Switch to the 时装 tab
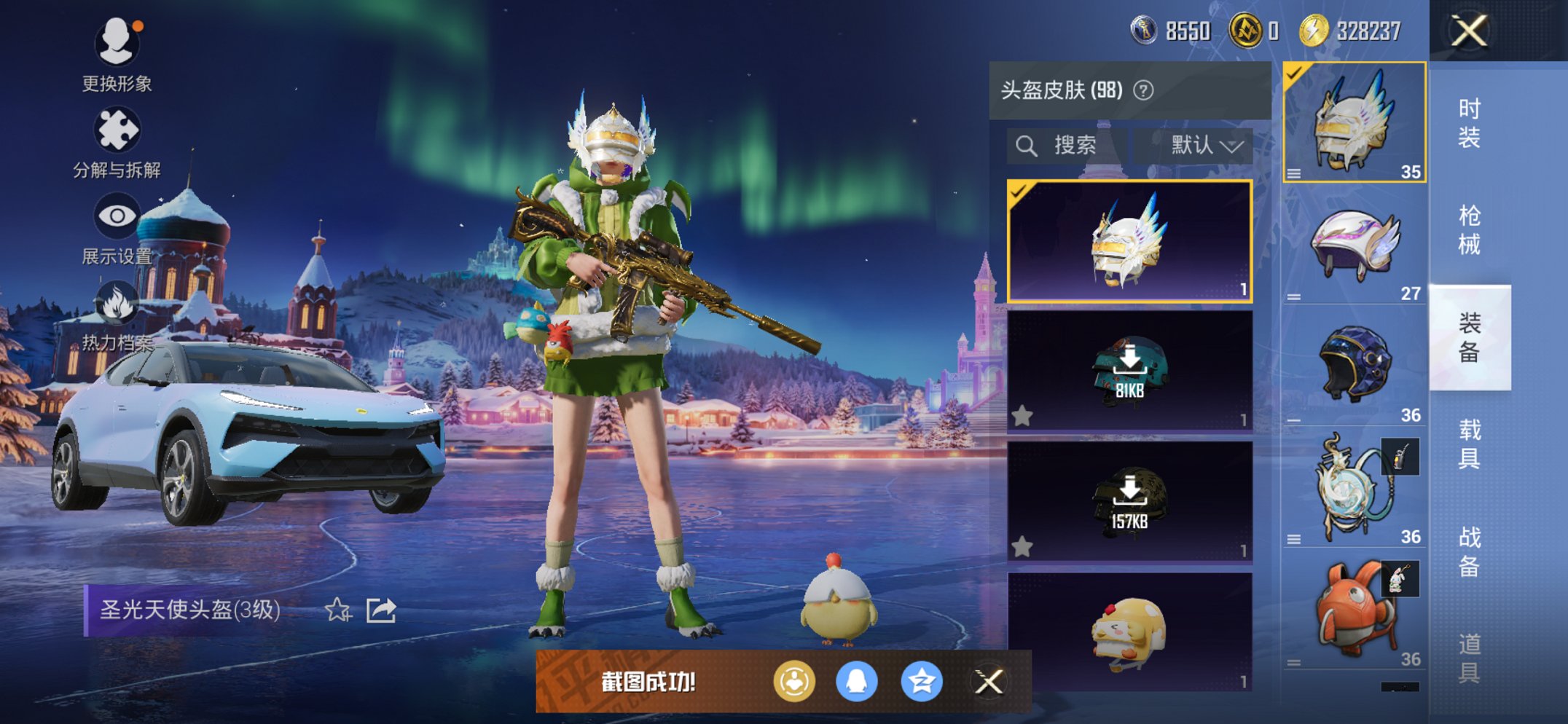Screen dimensions: 1568x724 point(1469,123)
